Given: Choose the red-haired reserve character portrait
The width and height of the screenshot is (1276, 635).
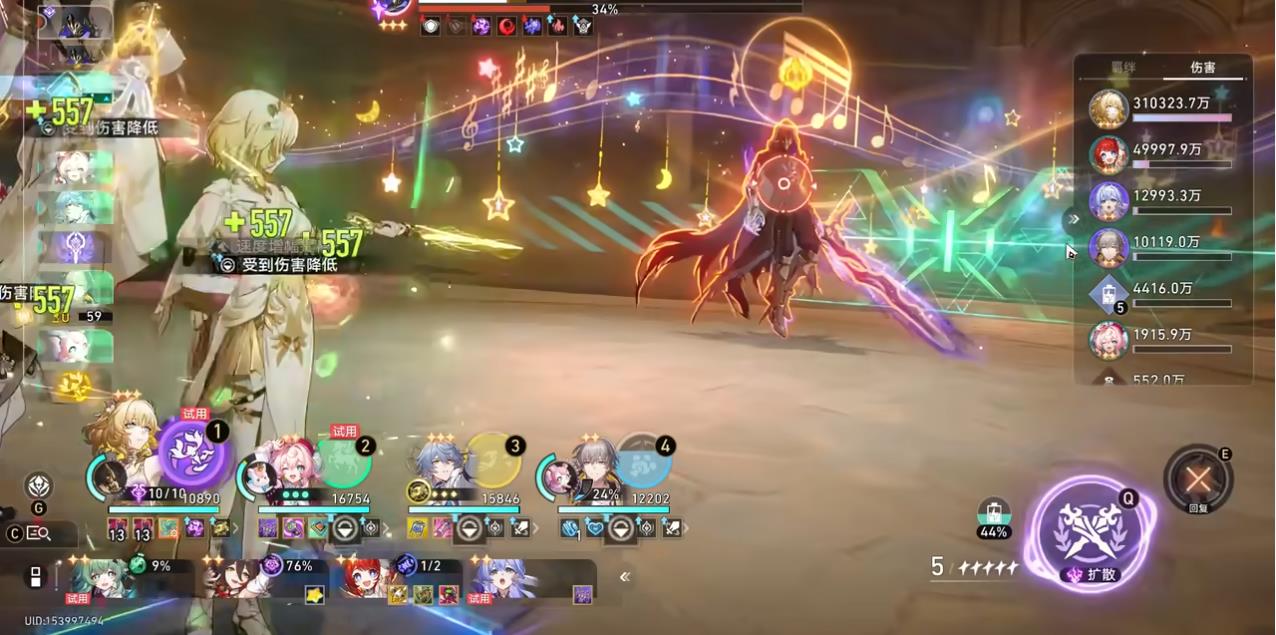Looking at the screenshot, I should tap(363, 579).
